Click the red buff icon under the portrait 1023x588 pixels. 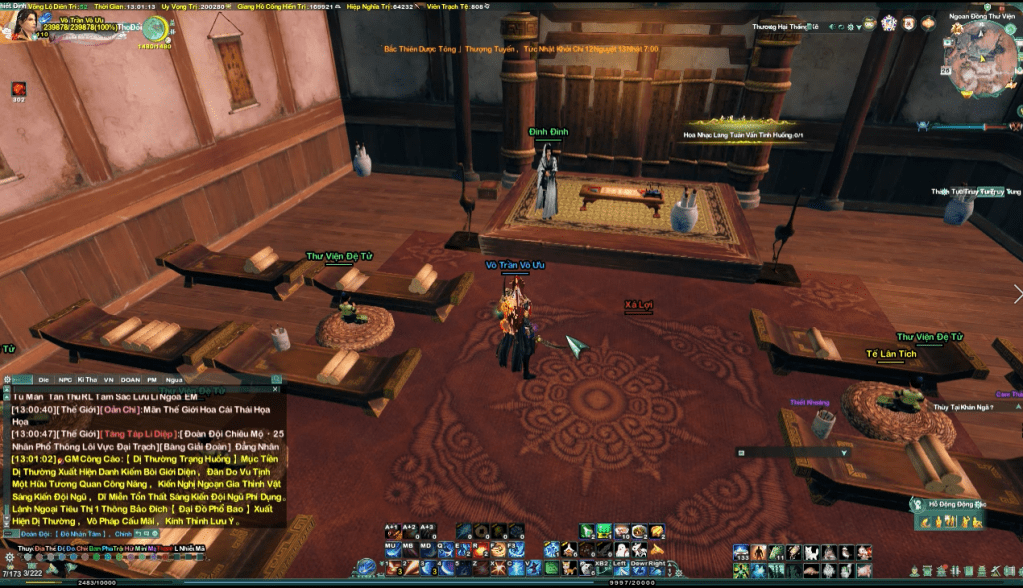[x=18, y=90]
